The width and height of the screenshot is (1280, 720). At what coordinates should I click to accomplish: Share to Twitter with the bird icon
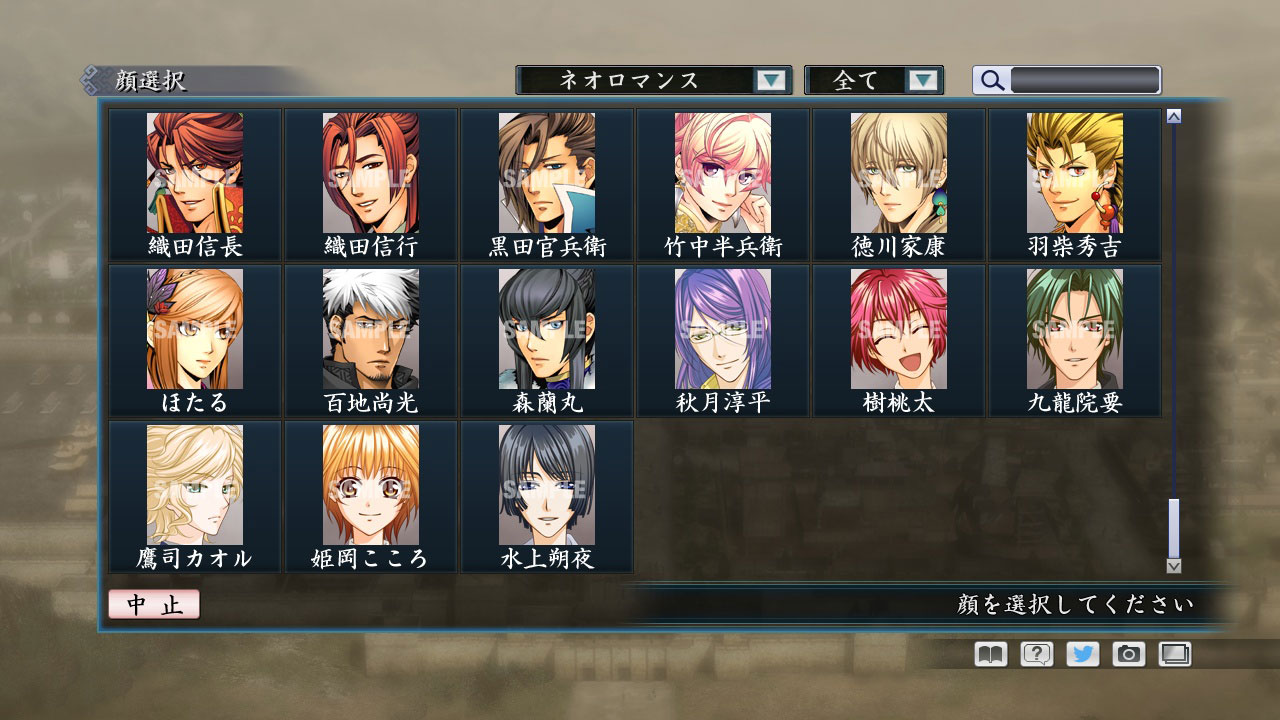[1080, 654]
